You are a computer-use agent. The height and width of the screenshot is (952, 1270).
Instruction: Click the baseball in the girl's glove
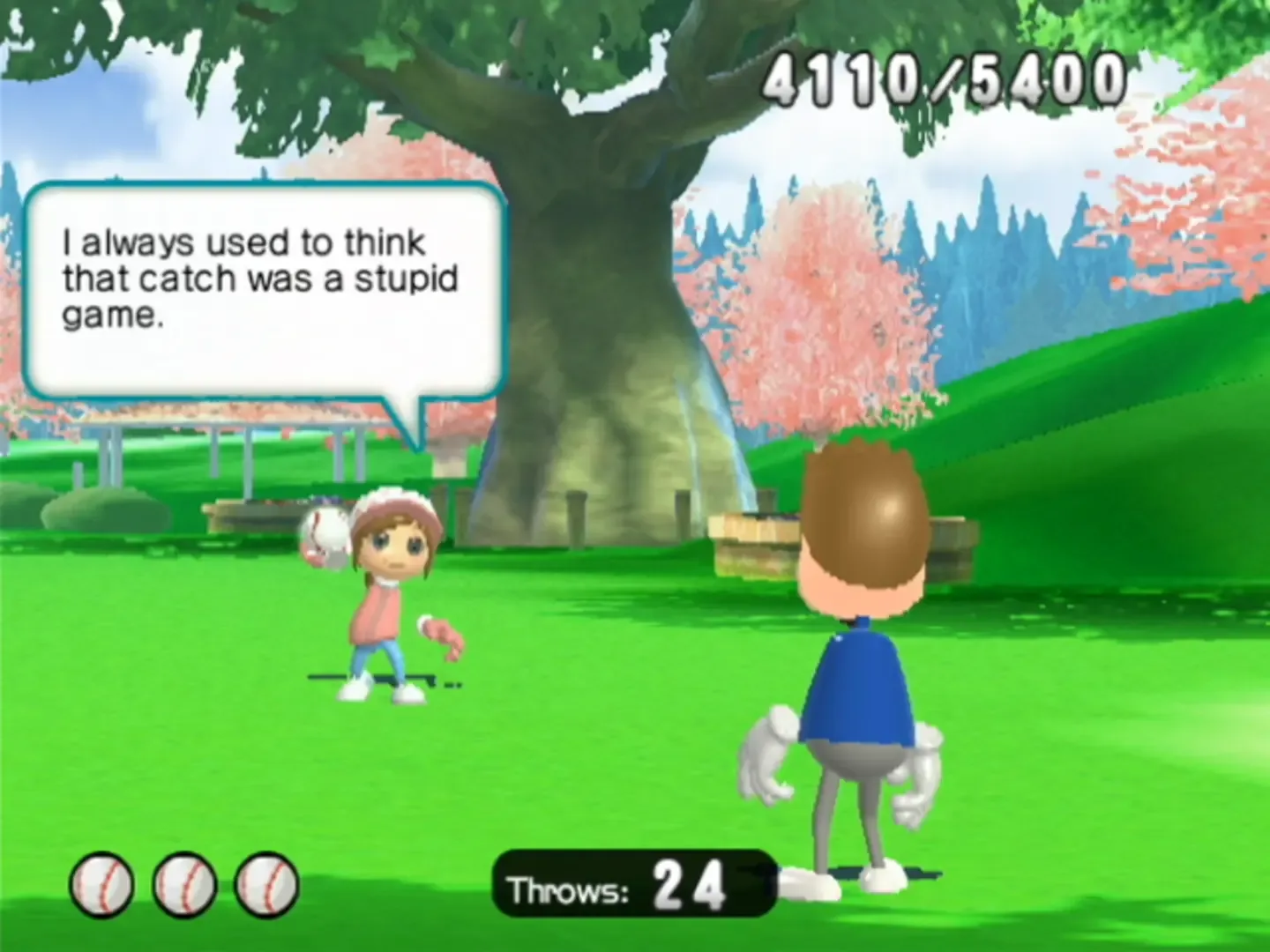(326, 531)
